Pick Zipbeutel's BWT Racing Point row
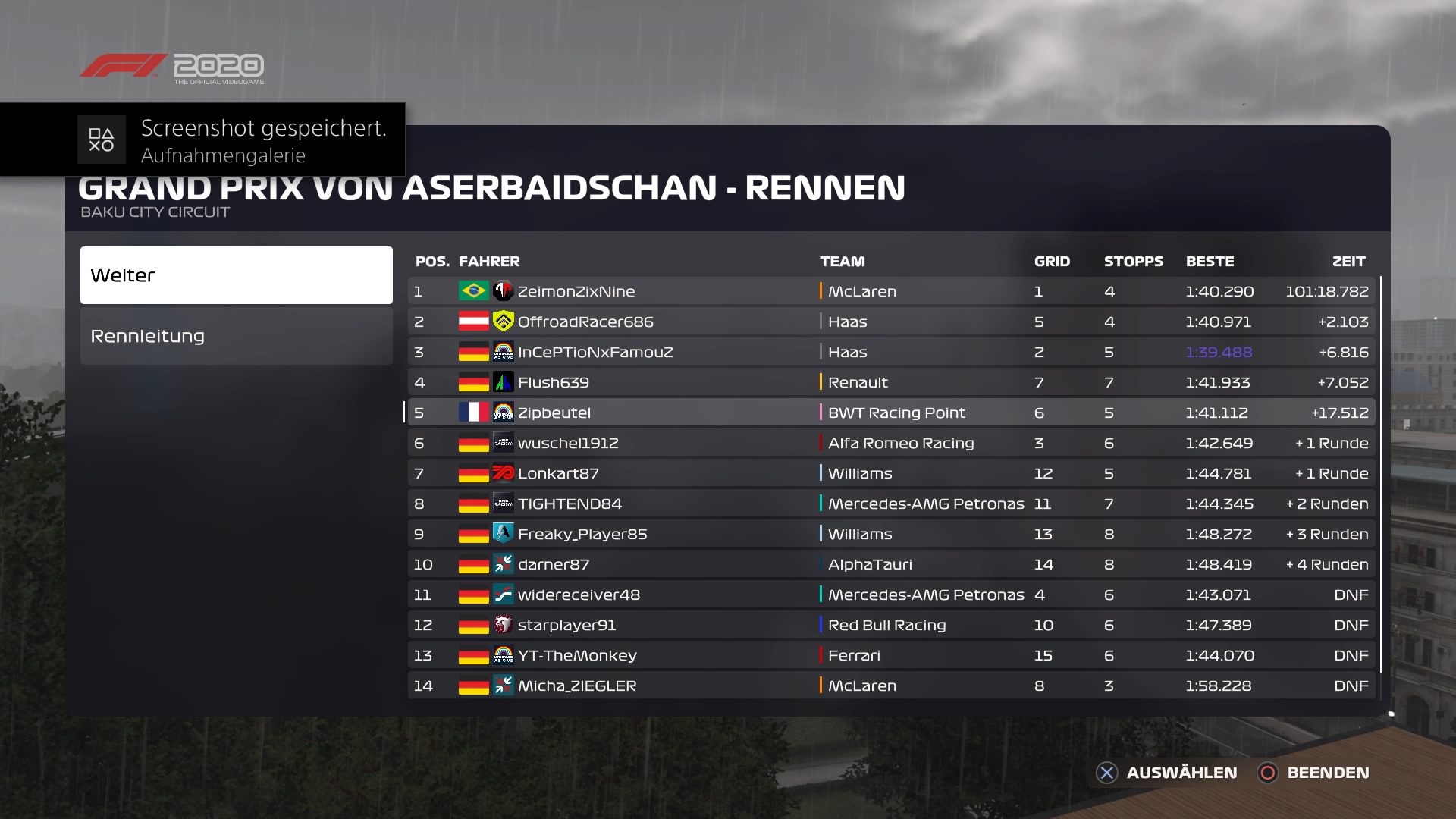 [891, 413]
